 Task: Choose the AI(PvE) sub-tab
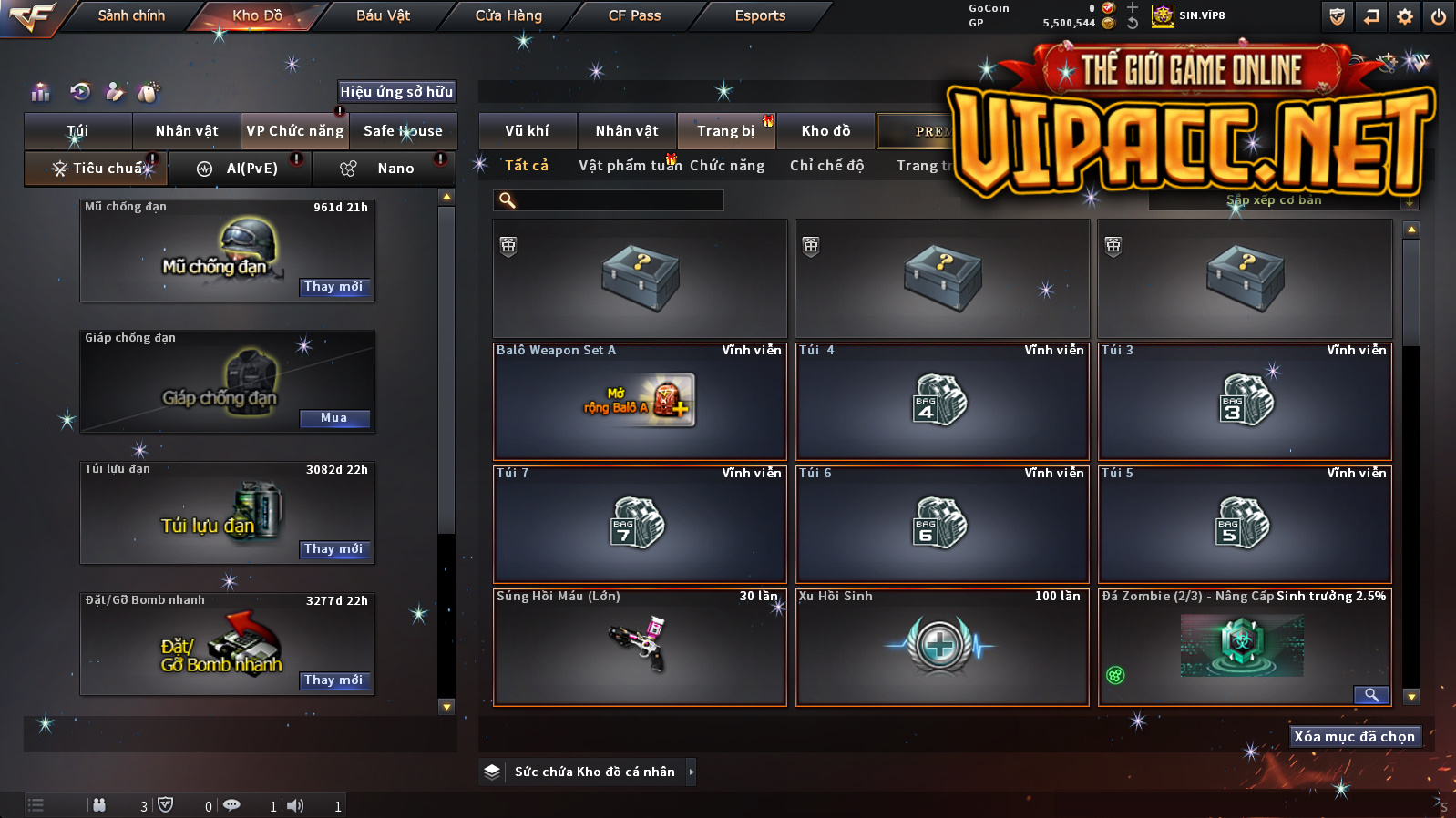pos(241,169)
